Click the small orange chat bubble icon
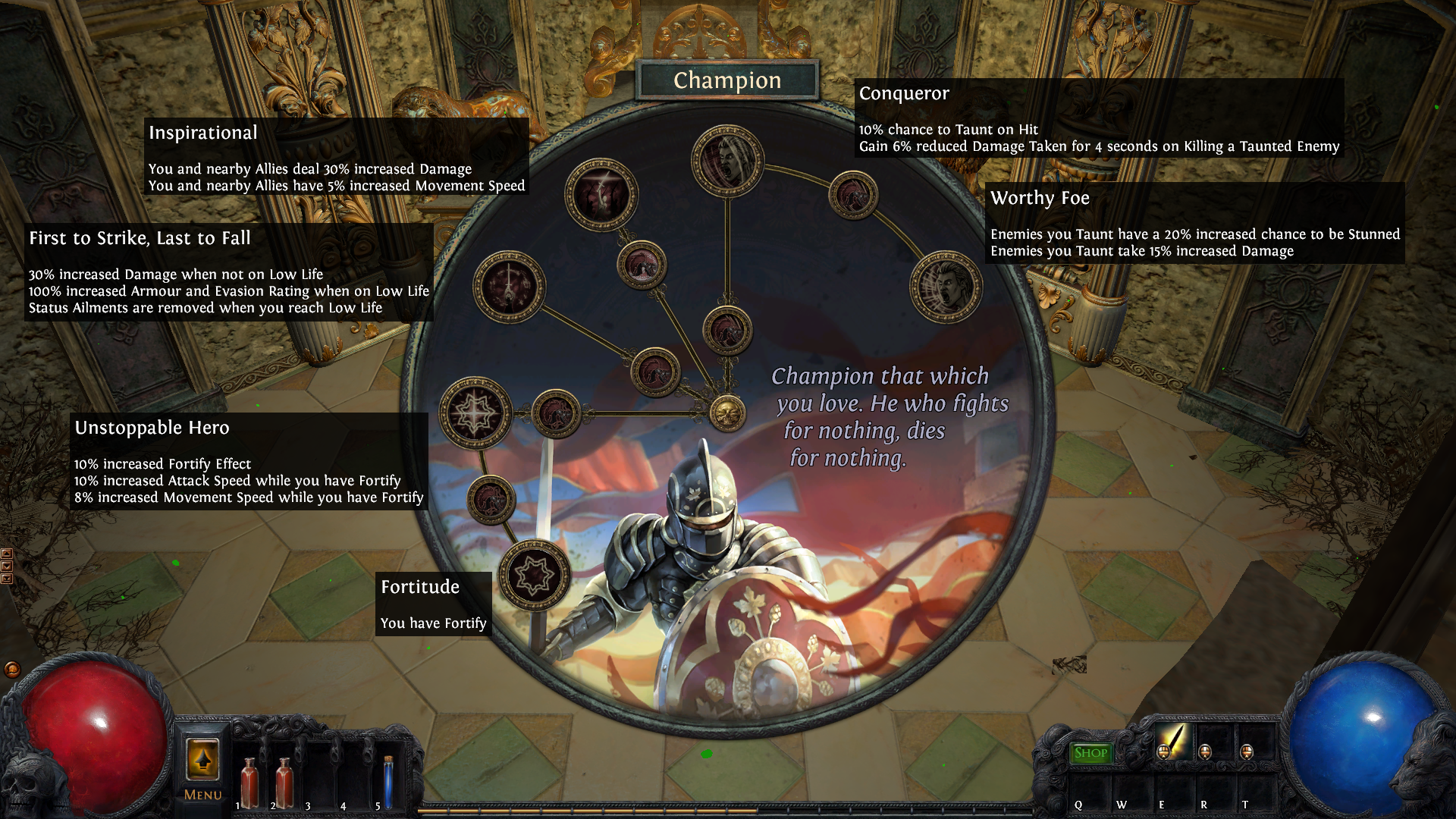 [x=12, y=669]
